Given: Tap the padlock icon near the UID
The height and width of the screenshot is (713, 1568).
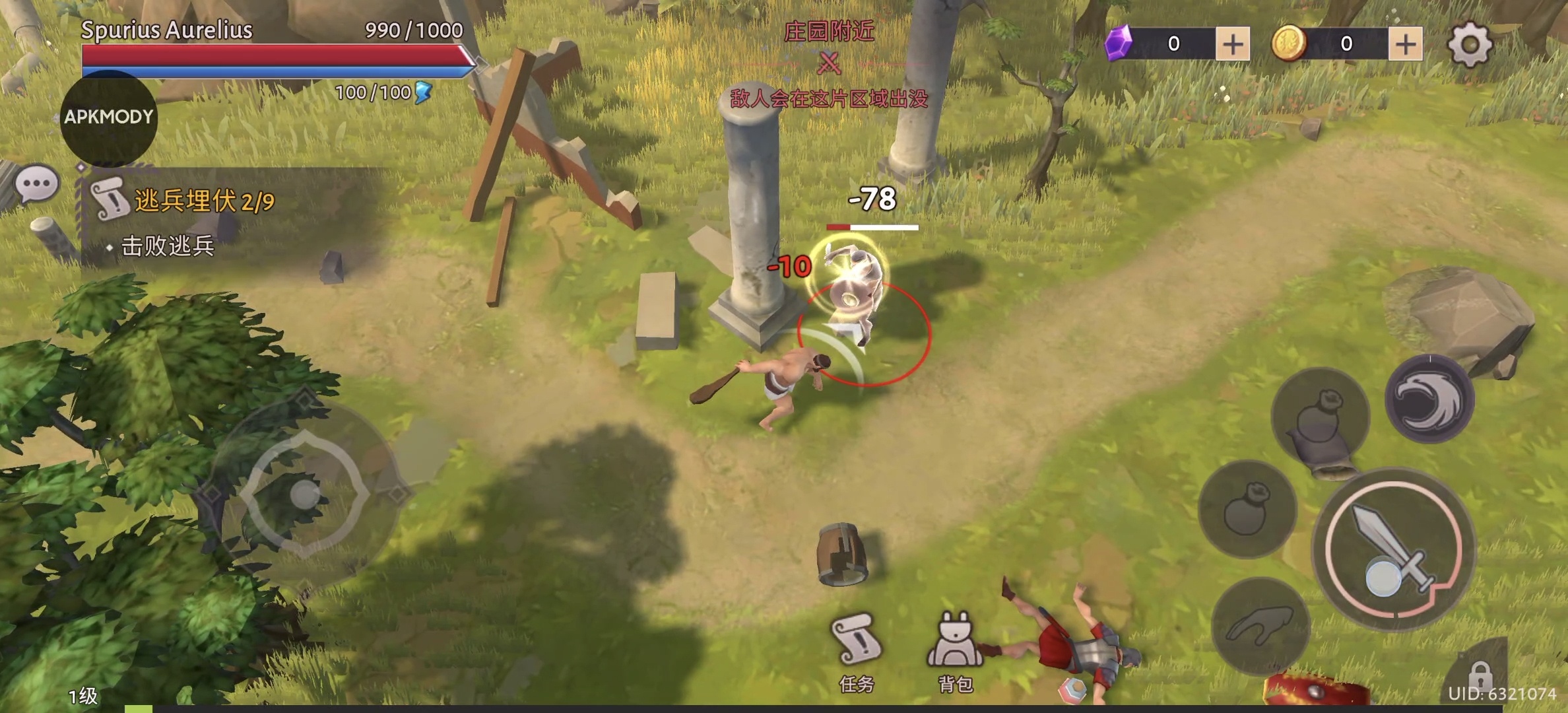Looking at the screenshot, I should coord(1480,675).
